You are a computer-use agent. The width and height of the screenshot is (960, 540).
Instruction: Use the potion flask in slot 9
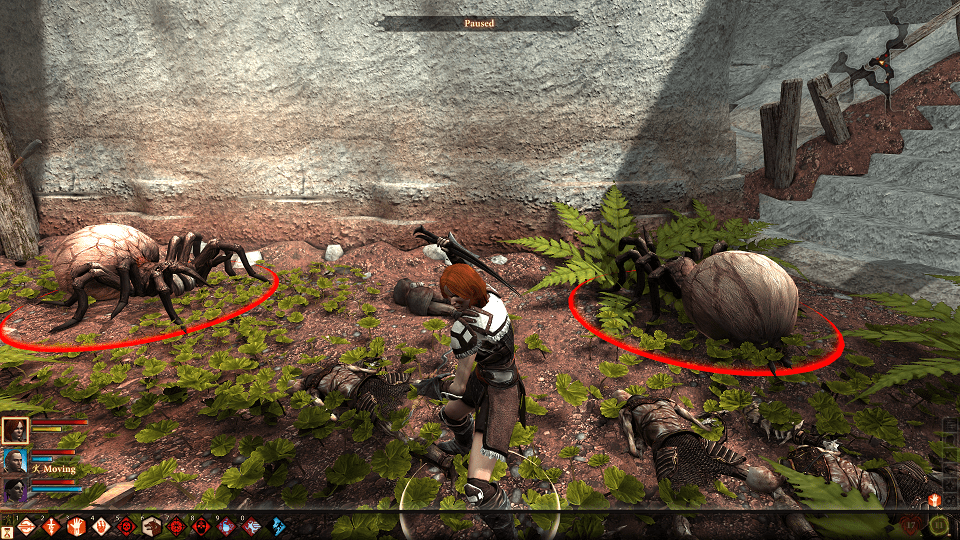[226, 526]
